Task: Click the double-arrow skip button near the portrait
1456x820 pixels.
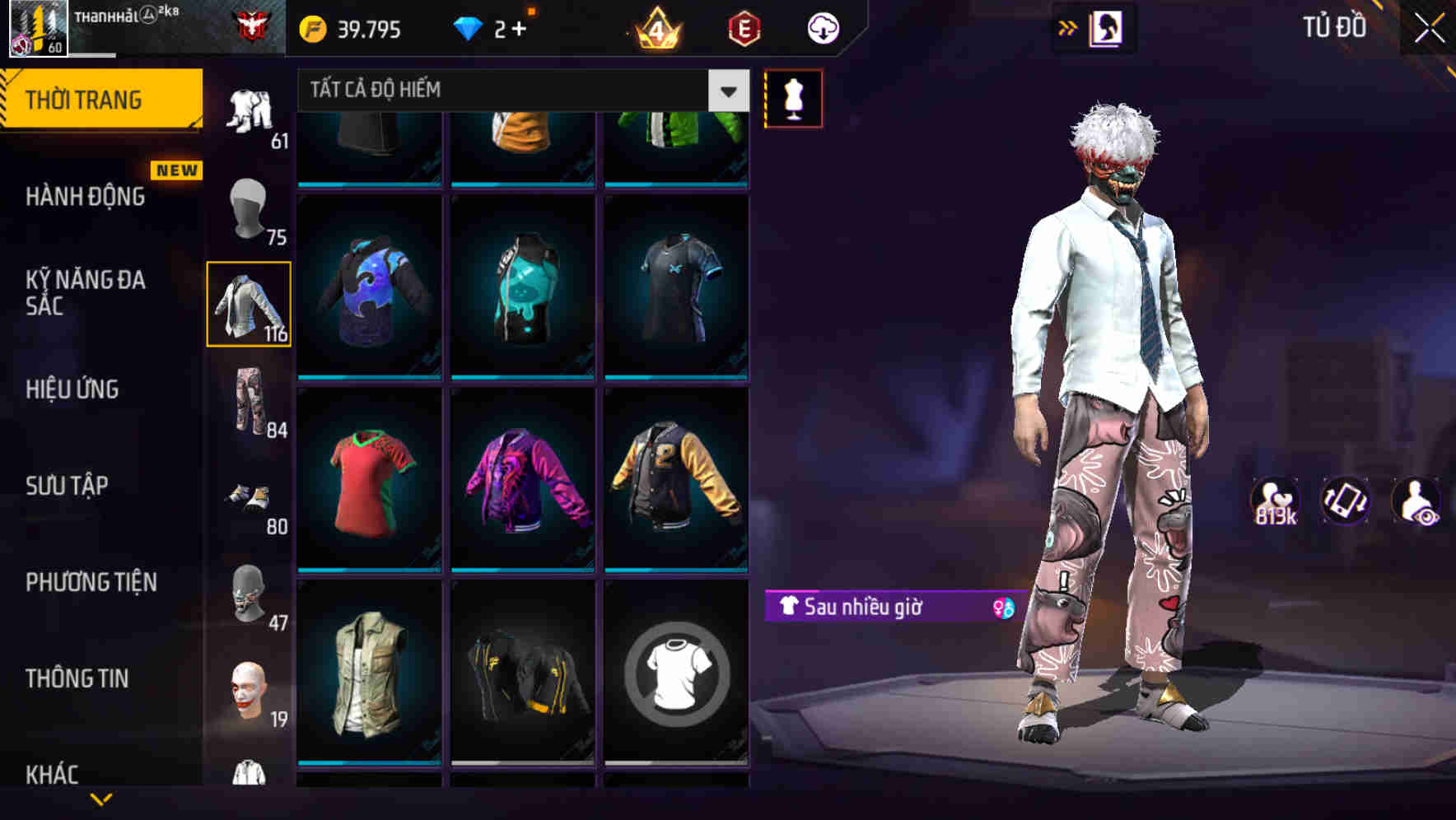Action: [x=1067, y=27]
